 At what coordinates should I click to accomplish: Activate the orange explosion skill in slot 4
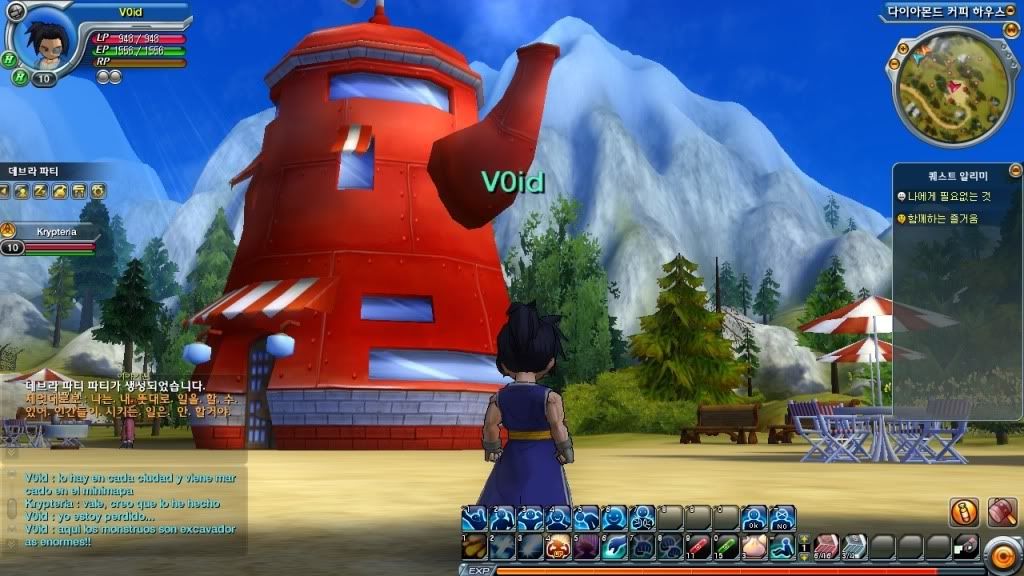point(558,546)
